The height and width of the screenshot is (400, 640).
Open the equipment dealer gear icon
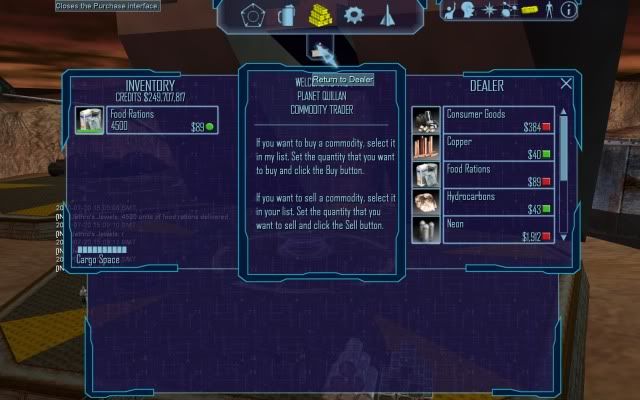(353, 15)
